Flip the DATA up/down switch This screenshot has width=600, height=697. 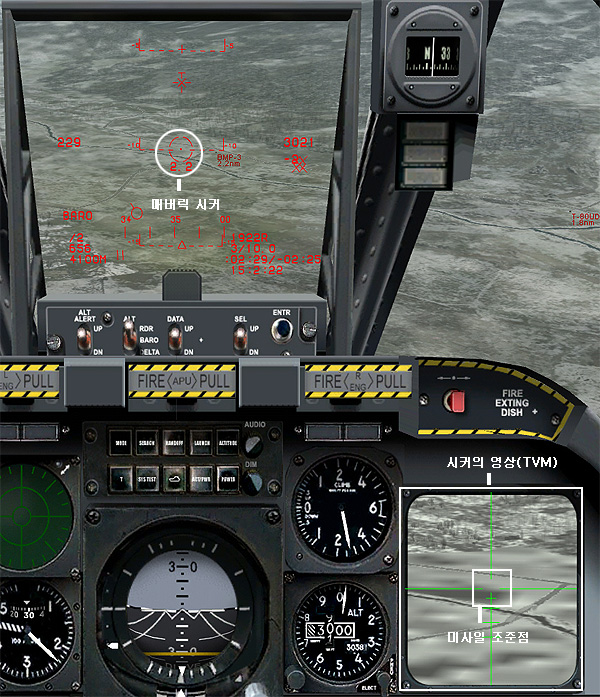pos(175,338)
